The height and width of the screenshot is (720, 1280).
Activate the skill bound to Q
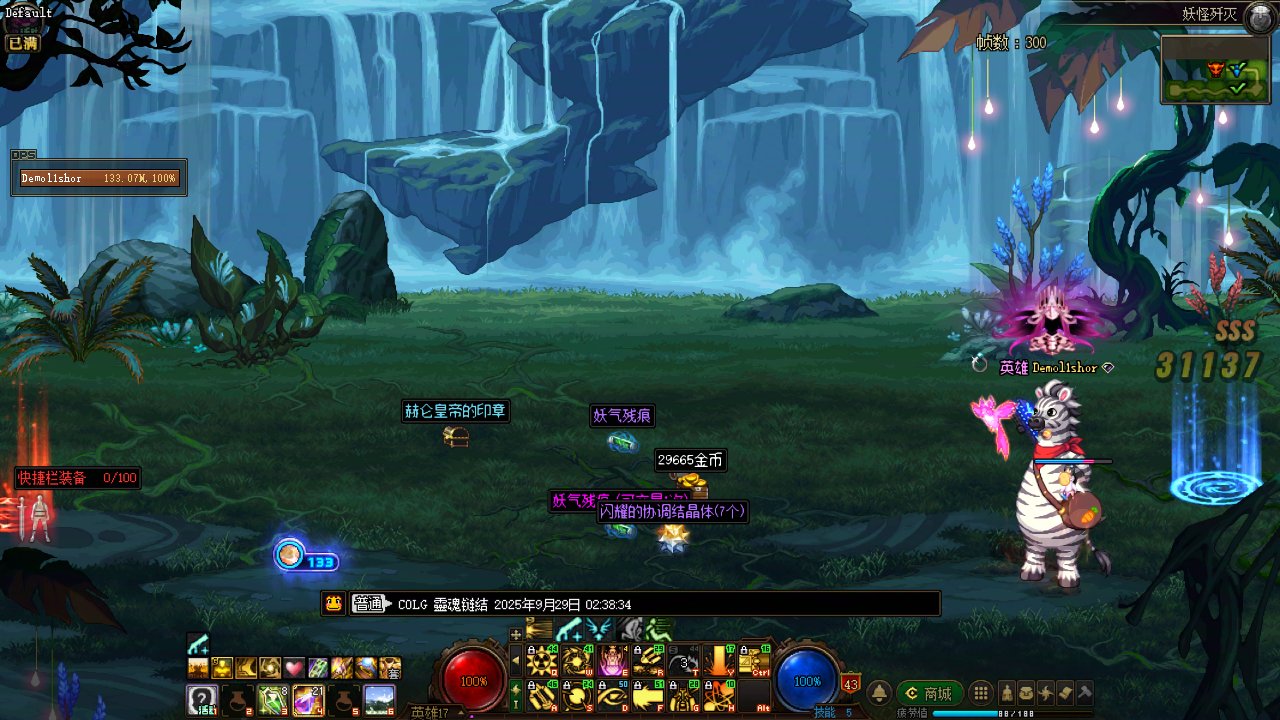tap(542, 661)
